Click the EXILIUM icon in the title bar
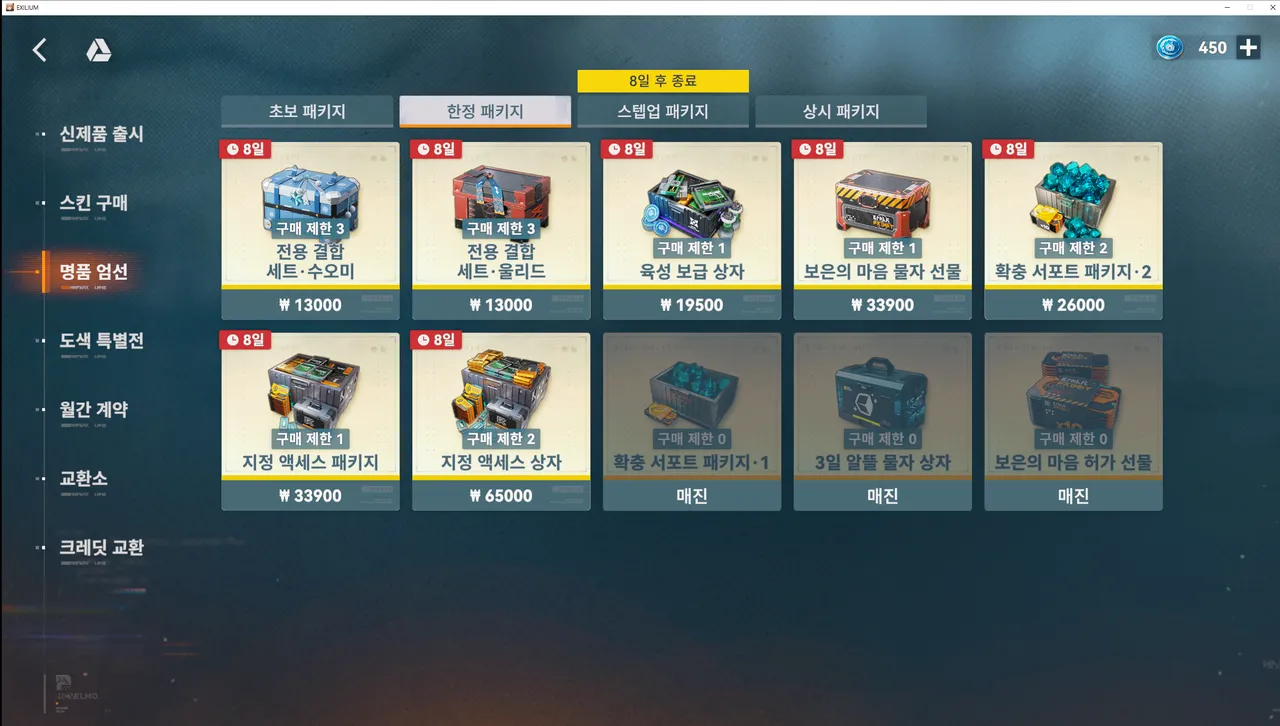Image resolution: width=1280 pixels, height=726 pixels. tap(9, 7)
